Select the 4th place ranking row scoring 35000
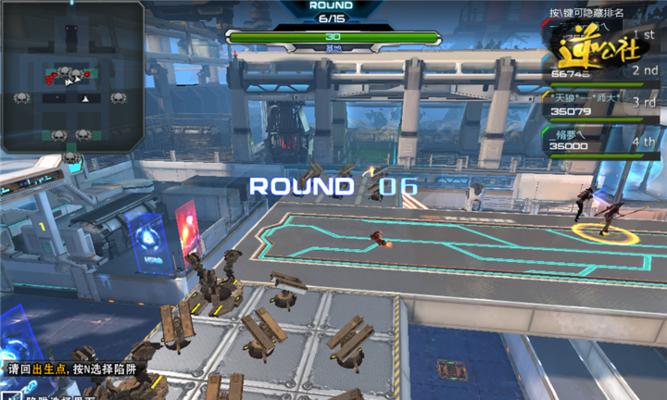The width and height of the screenshot is (667, 400). coord(601,138)
